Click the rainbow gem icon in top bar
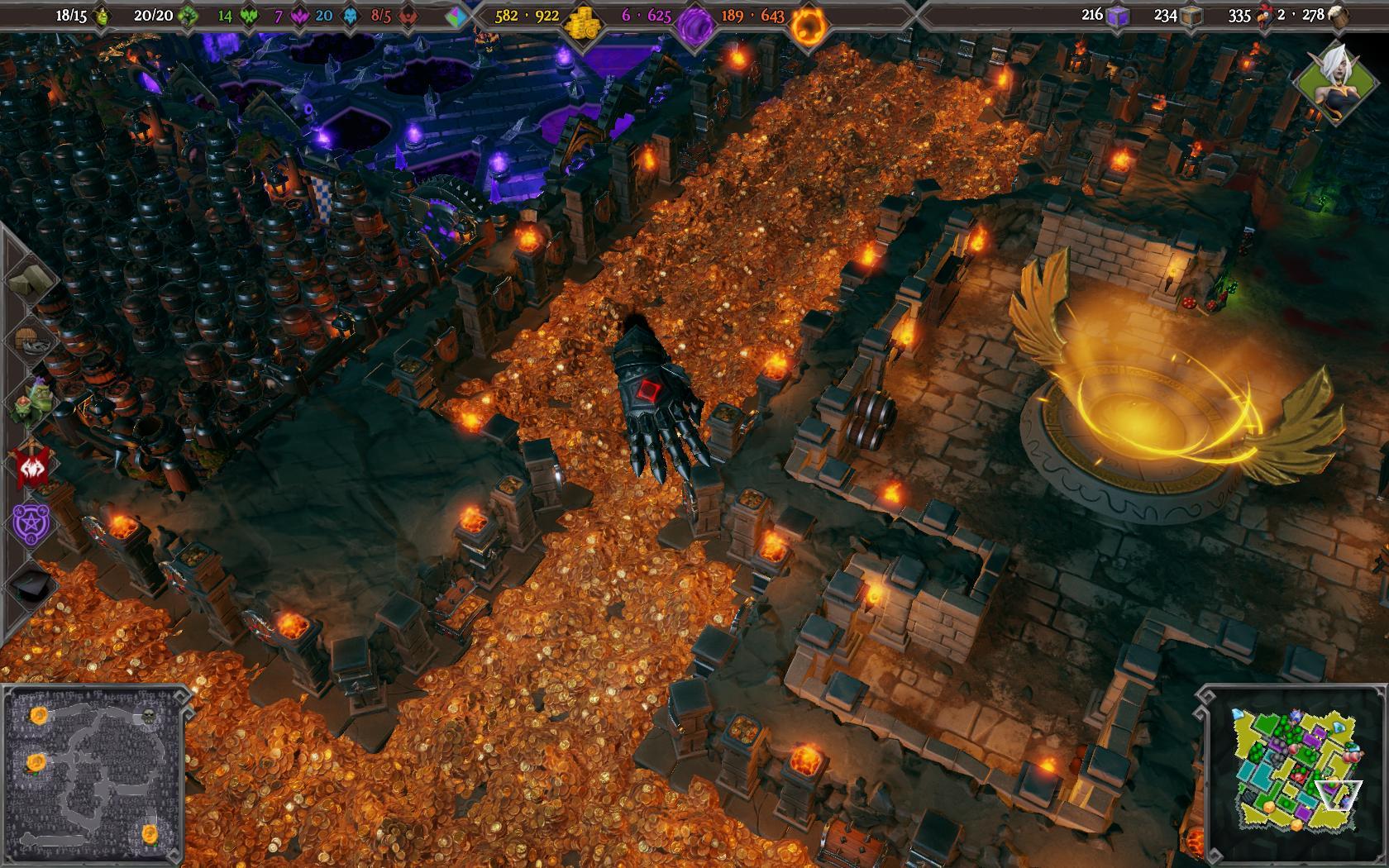Image resolution: width=1389 pixels, height=868 pixels. point(456,17)
